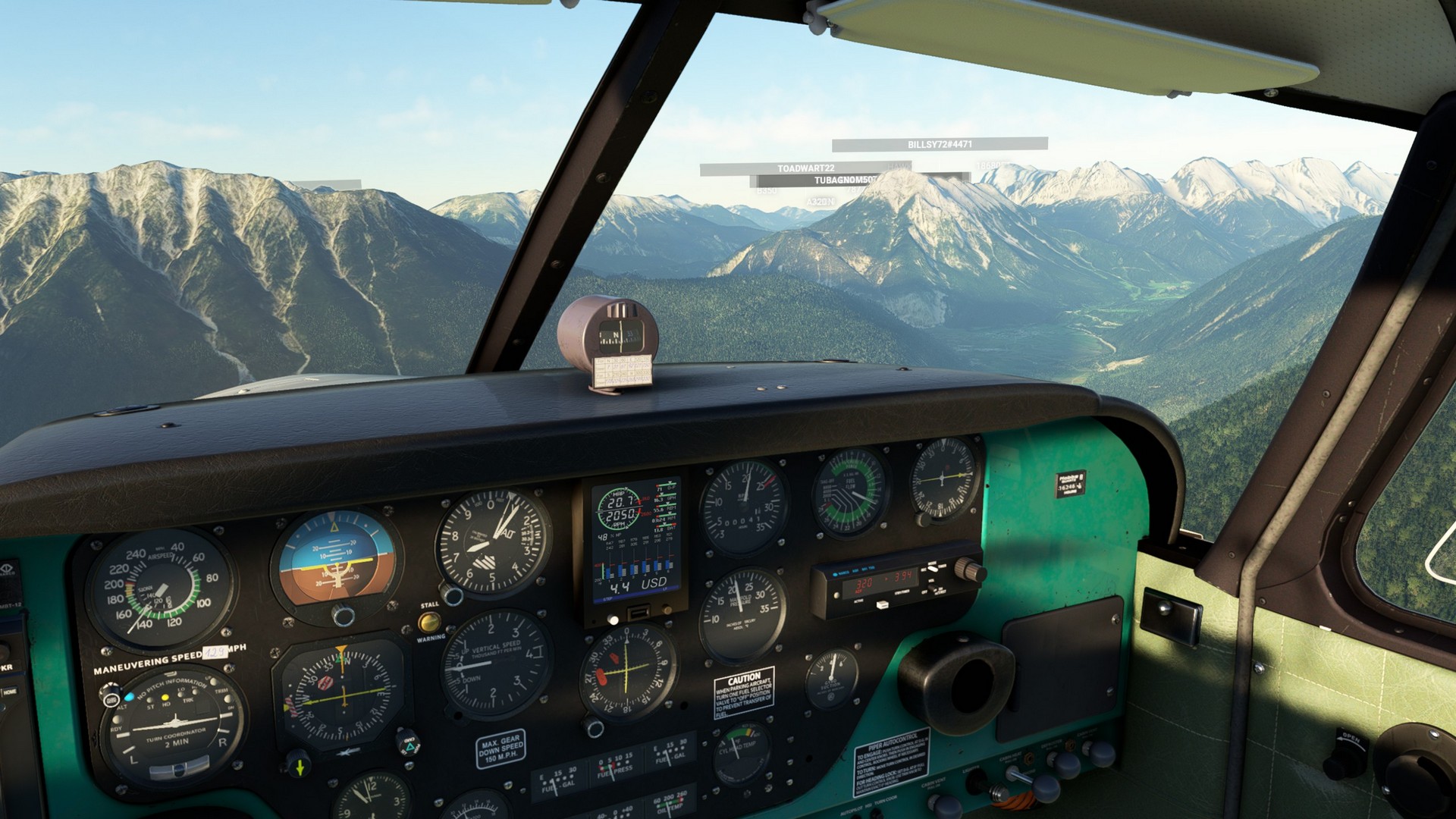Viewport: 1456px width, 819px height.
Task: Click the yellow-arrow heading bug knob
Action: coord(299,765)
